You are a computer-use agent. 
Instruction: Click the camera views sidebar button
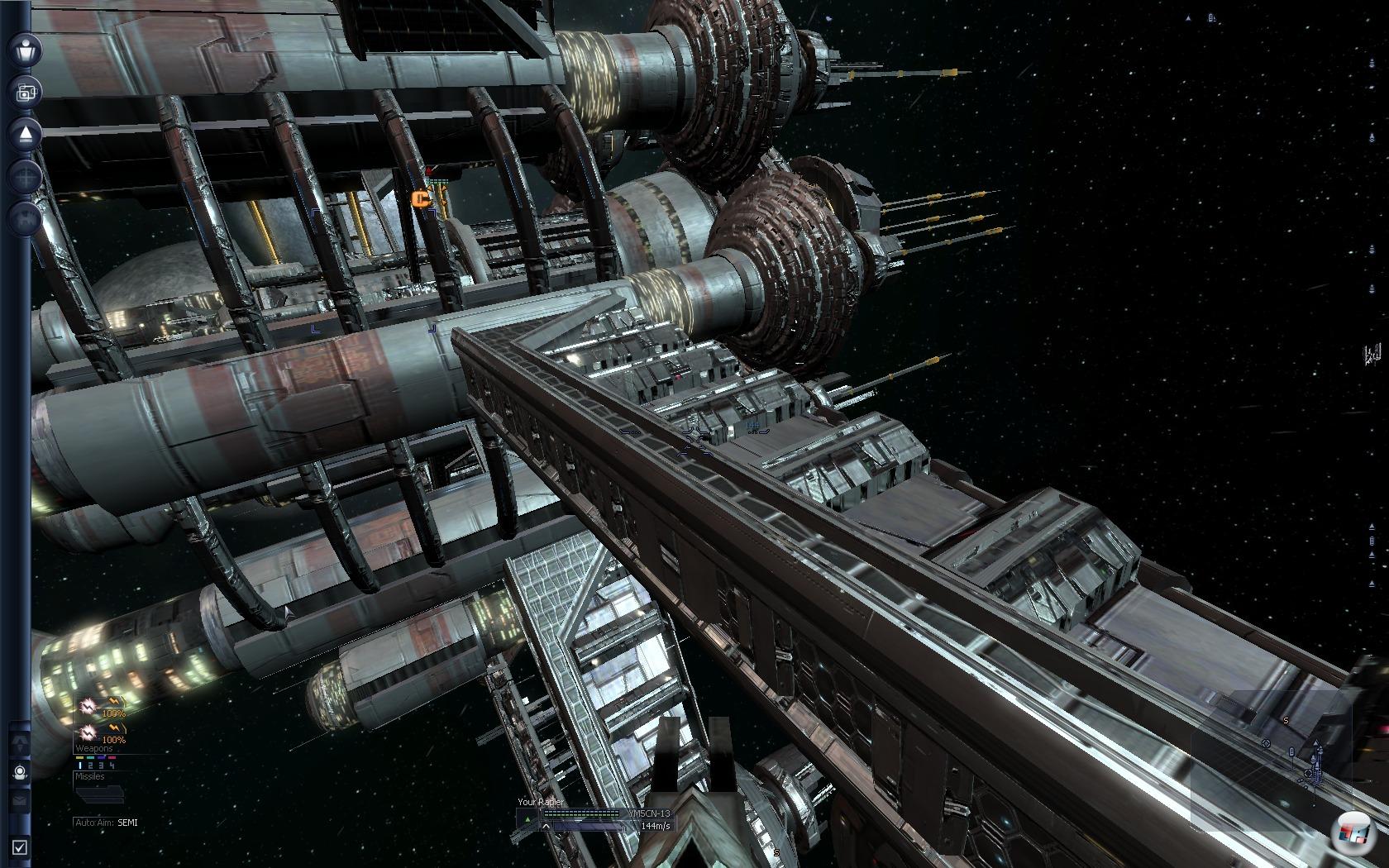point(26,92)
